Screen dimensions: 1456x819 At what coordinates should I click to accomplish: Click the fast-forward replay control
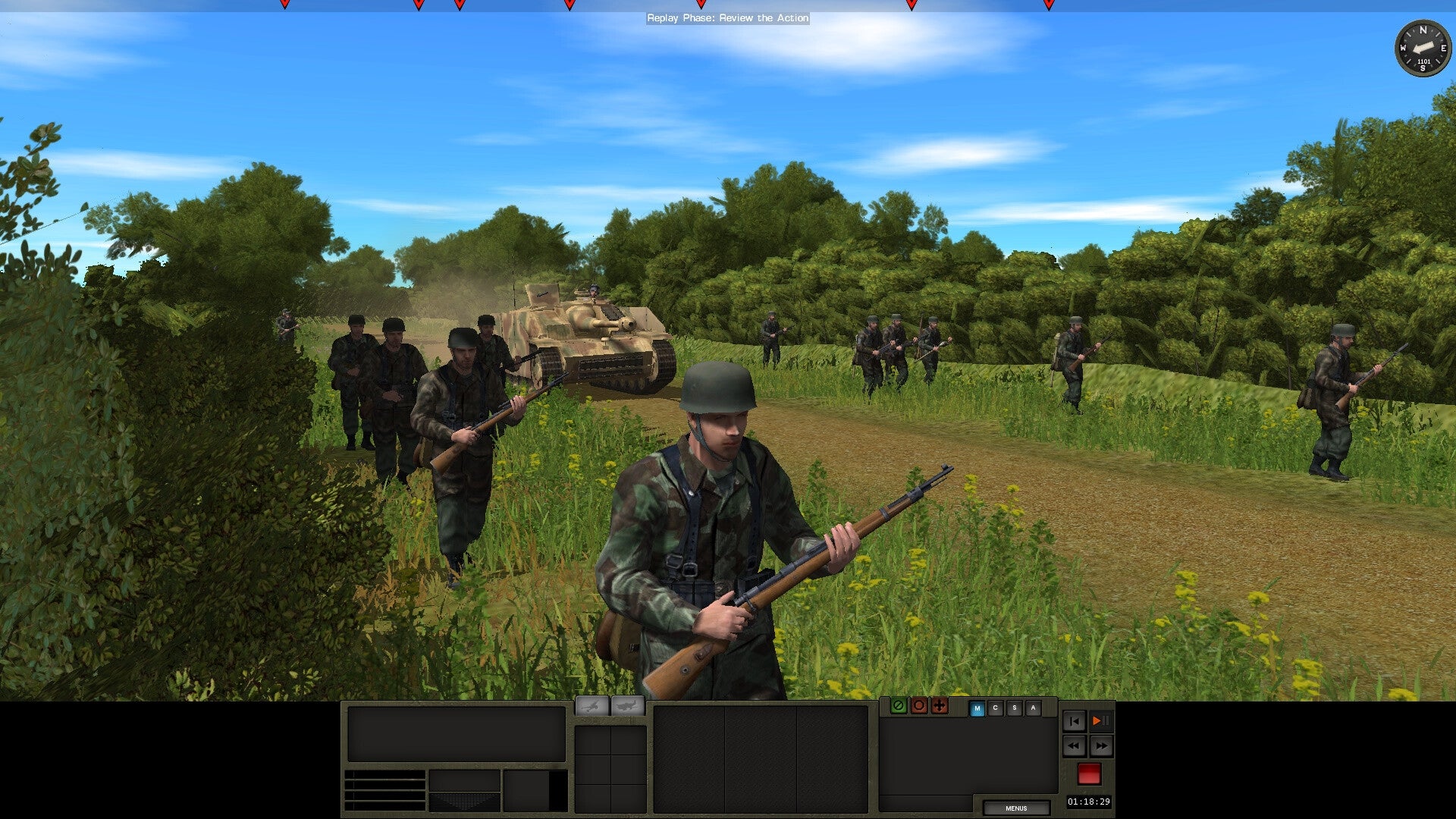pyautogui.click(x=1102, y=747)
